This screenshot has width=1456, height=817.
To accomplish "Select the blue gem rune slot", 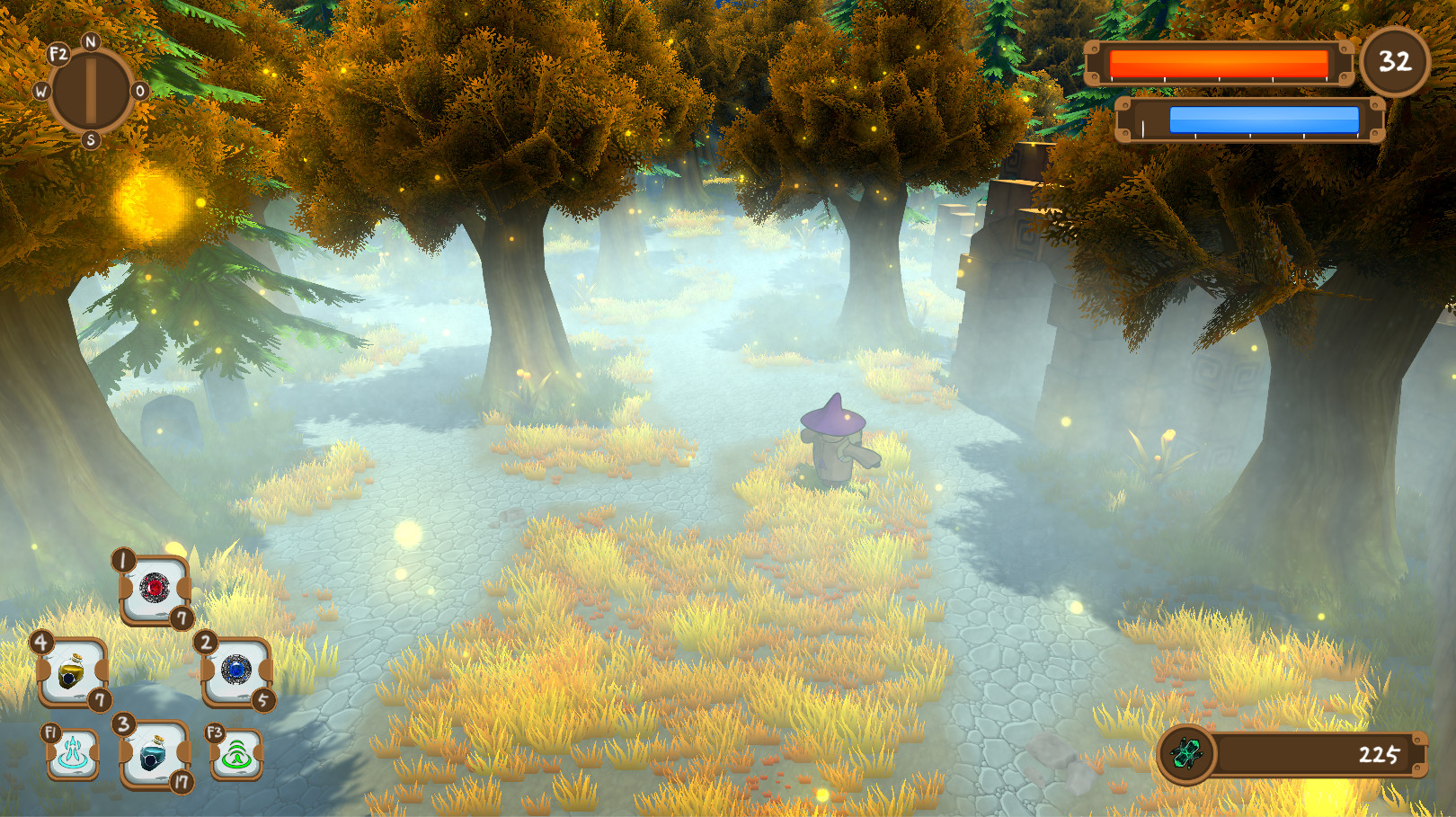I will 235,670.
